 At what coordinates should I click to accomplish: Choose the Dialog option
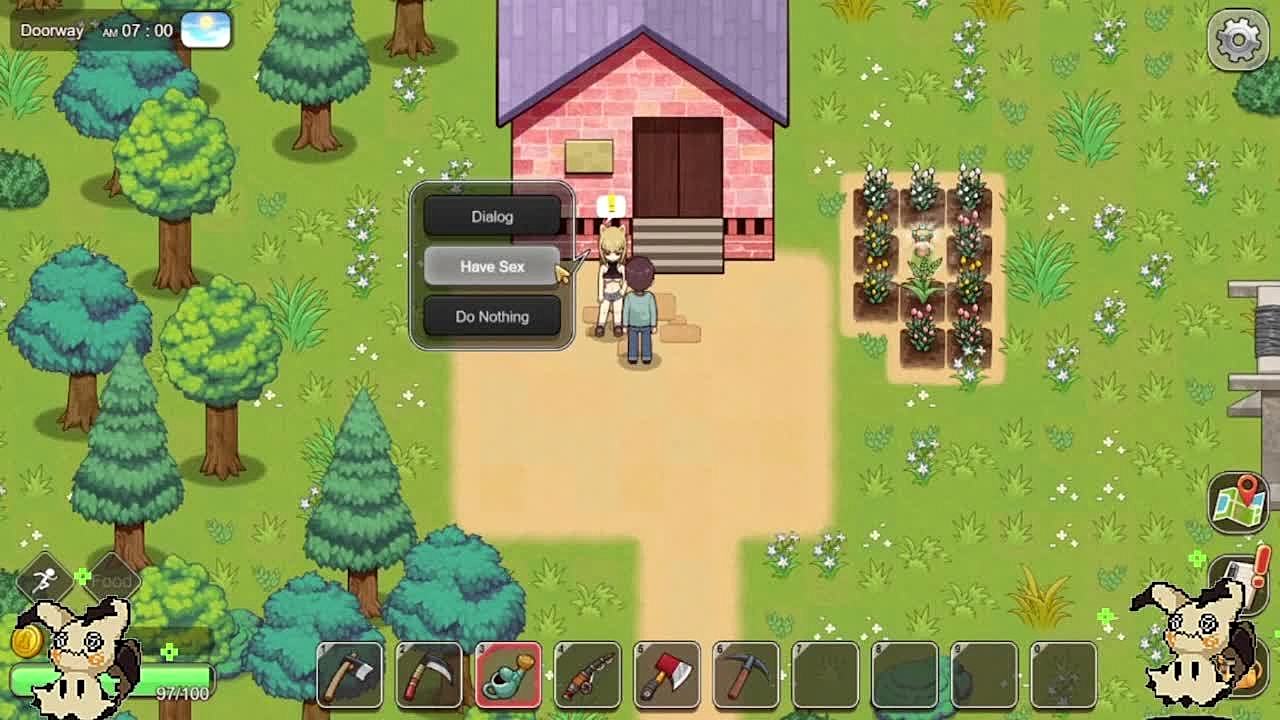pyautogui.click(x=491, y=216)
